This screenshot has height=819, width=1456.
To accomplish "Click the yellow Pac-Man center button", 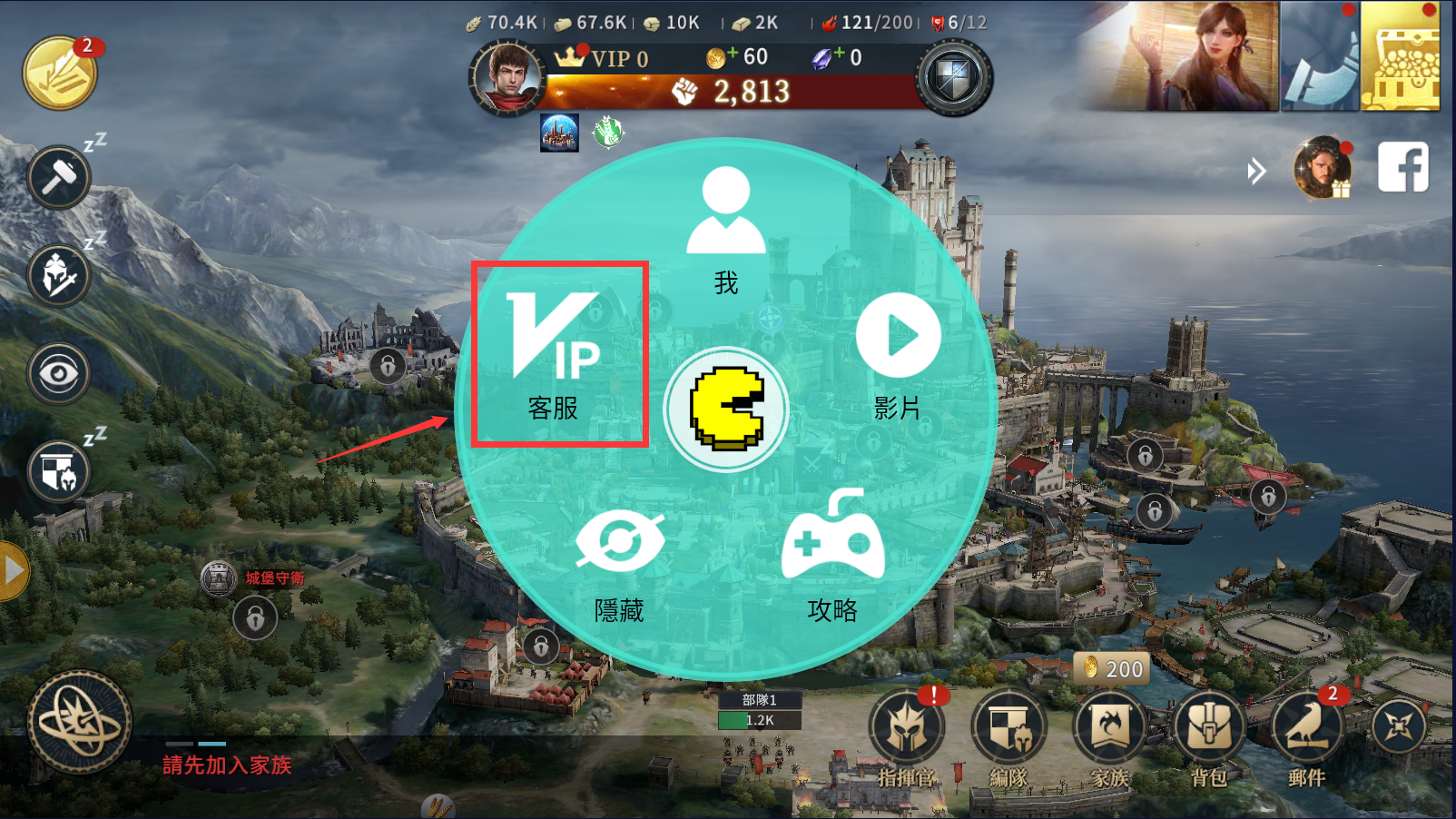I will 726,409.
